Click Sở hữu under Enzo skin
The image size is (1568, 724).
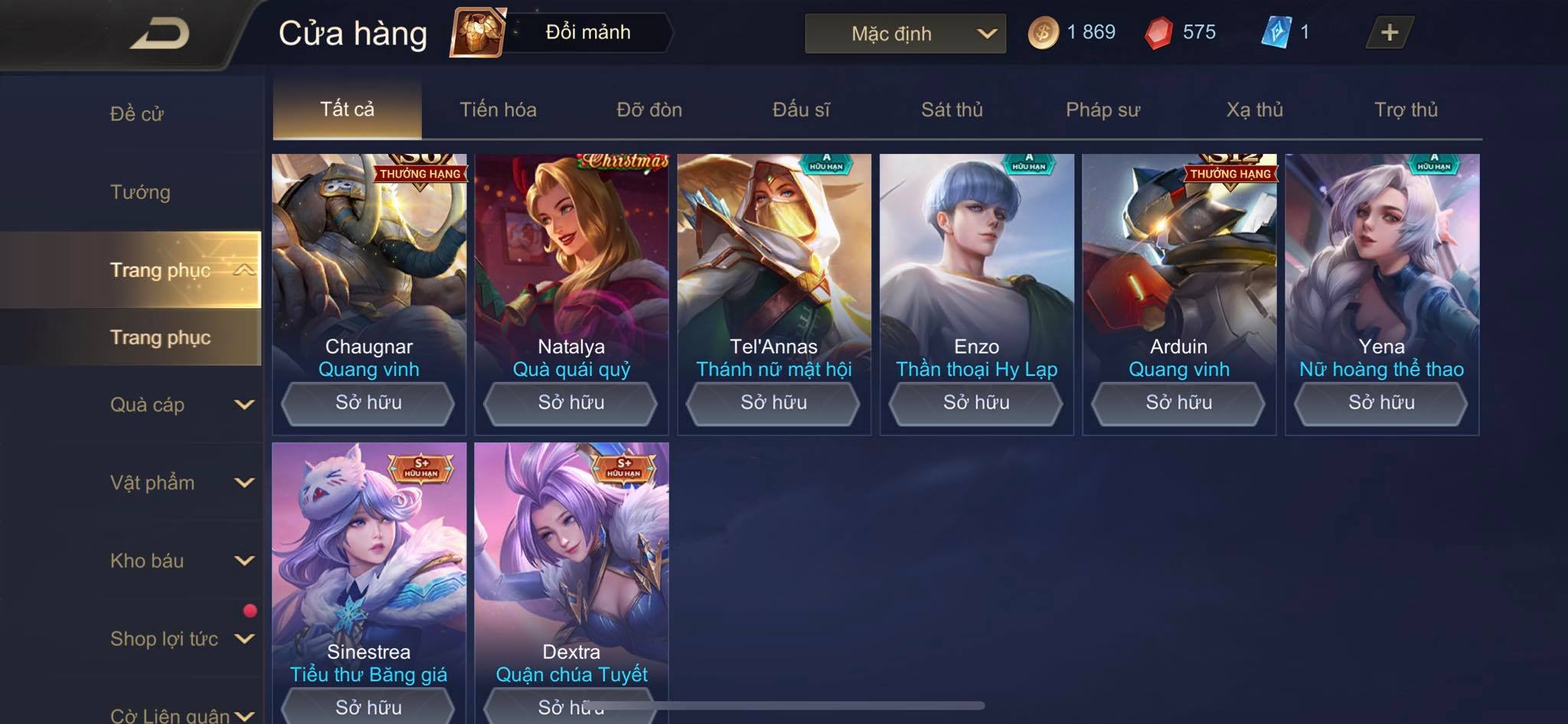coord(976,403)
